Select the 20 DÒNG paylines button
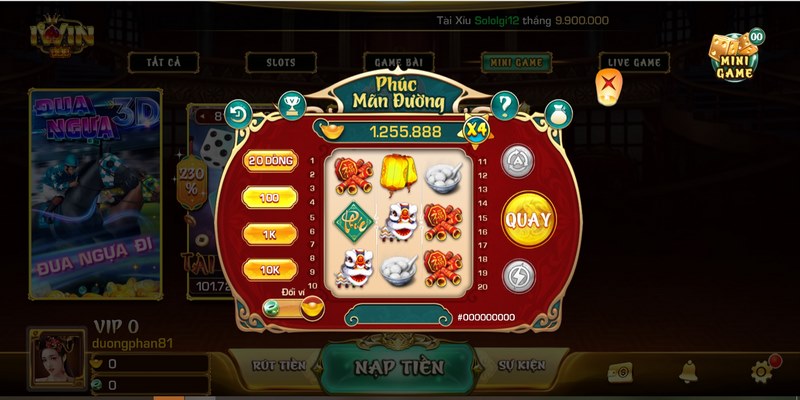 pos(270,161)
